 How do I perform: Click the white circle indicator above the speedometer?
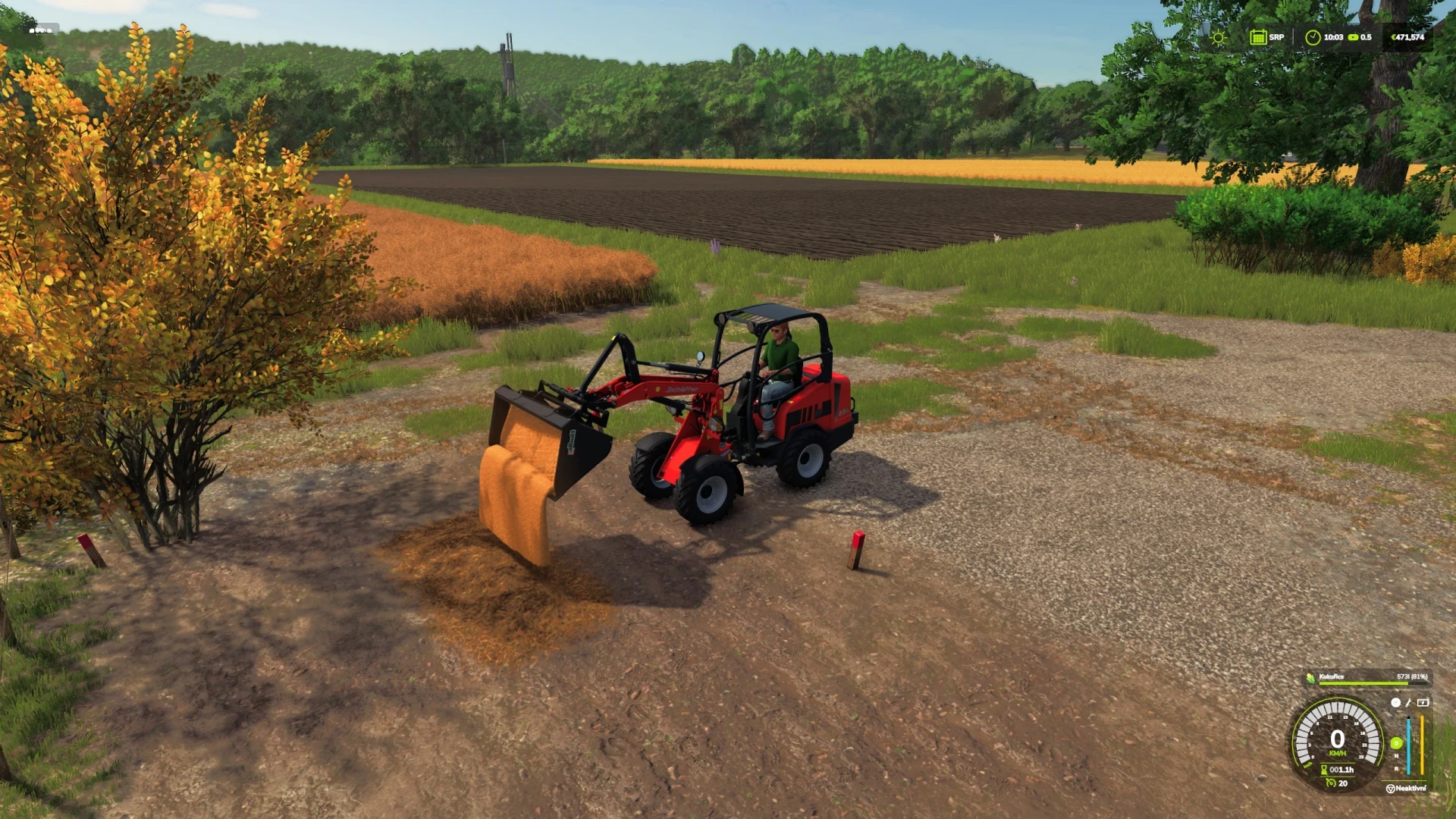[x=1395, y=702]
